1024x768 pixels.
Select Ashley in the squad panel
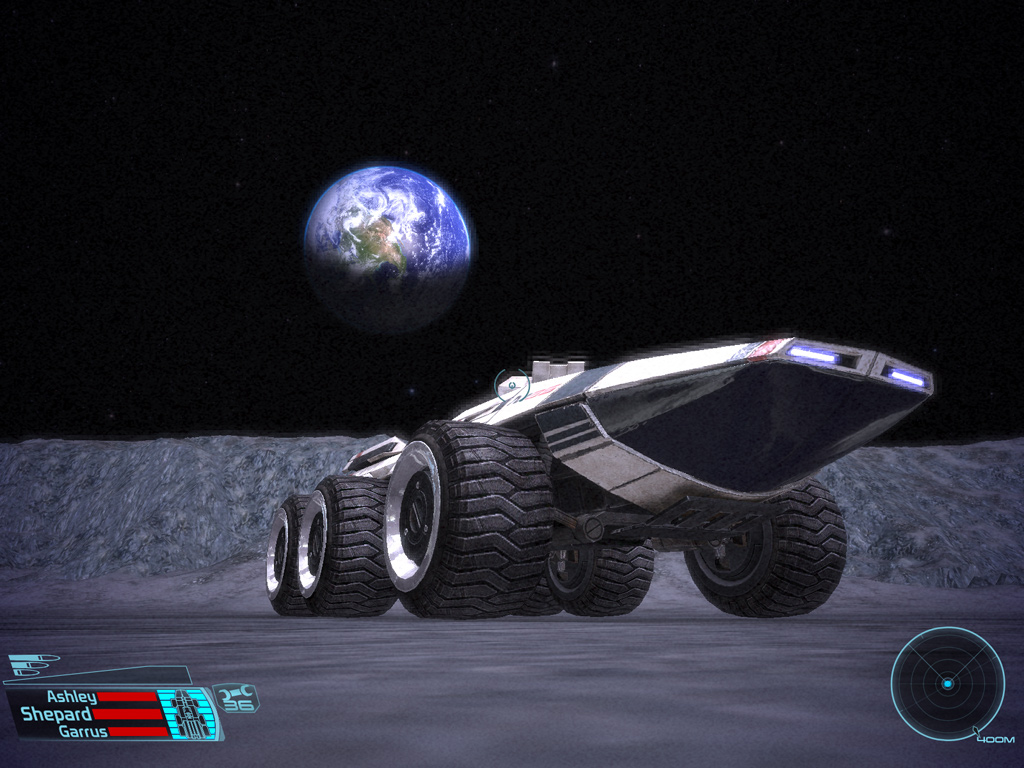point(71,697)
